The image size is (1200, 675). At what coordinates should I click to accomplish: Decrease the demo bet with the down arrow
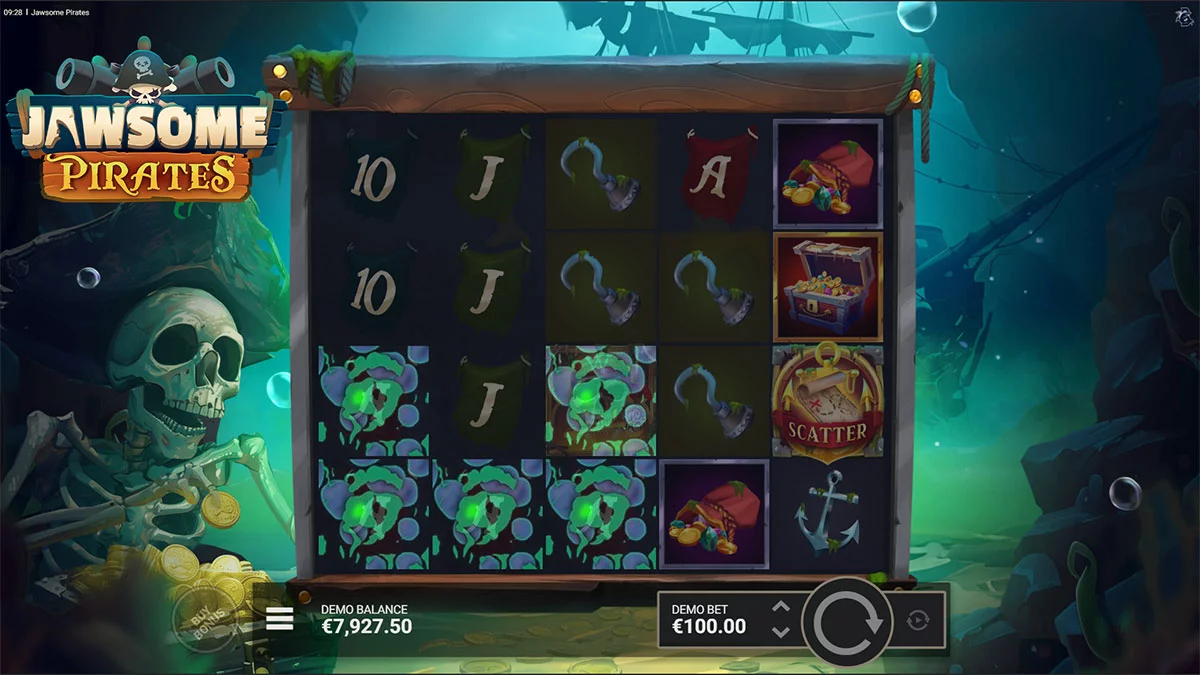click(x=781, y=631)
